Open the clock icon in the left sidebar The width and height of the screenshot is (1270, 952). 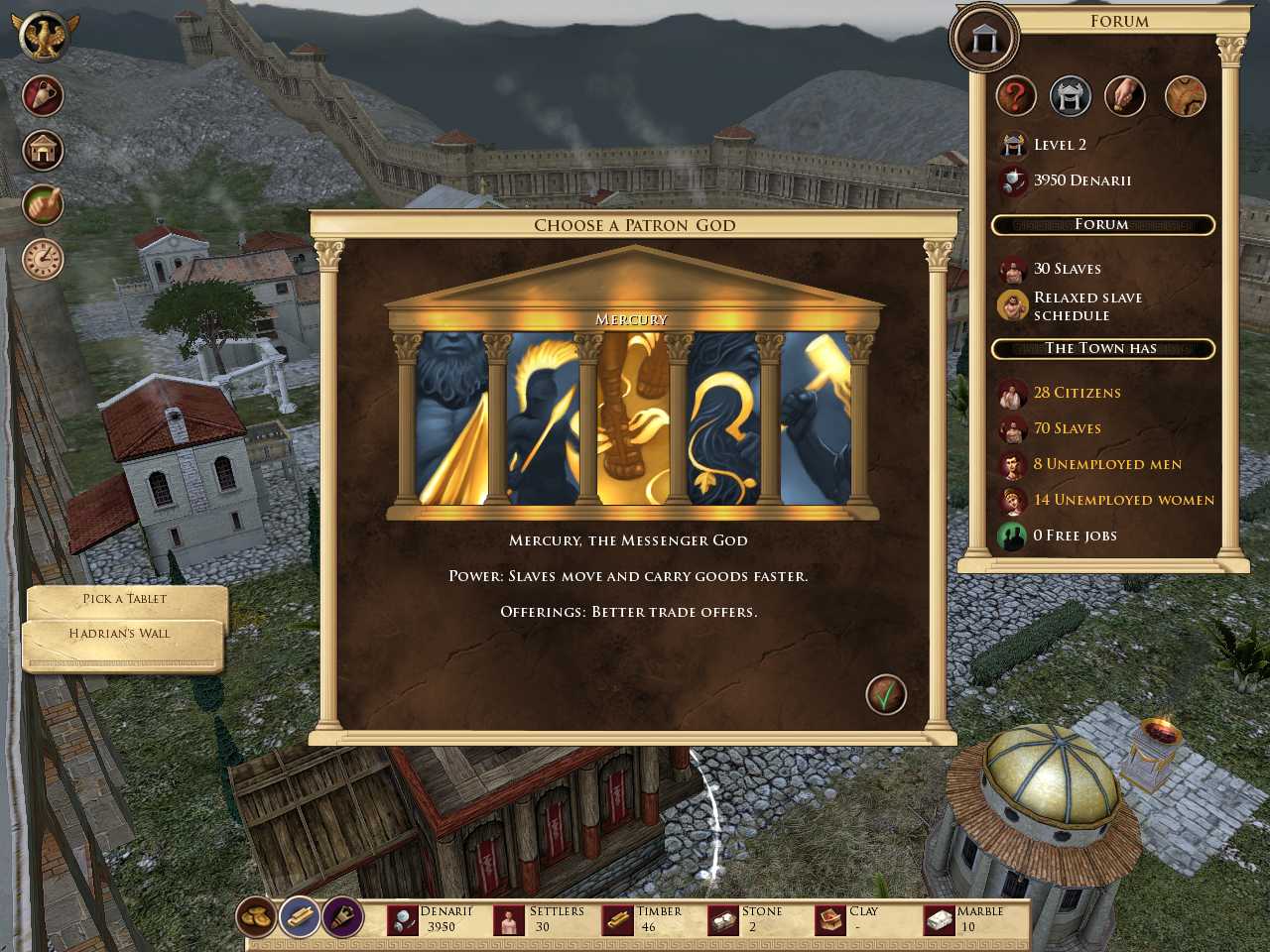point(42,259)
